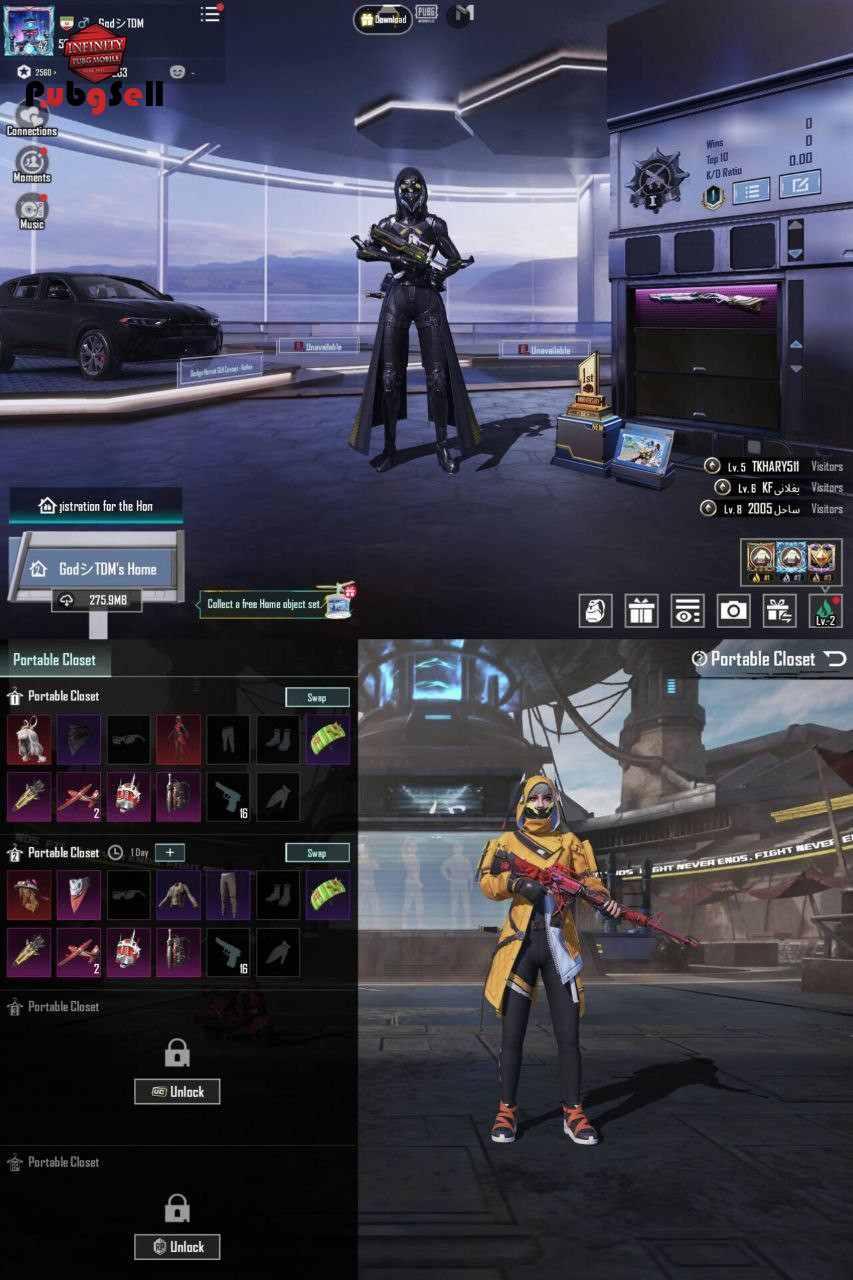Click the Download button at the top
The image size is (853, 1280).
pyautogui.click(x=383, y=19)
